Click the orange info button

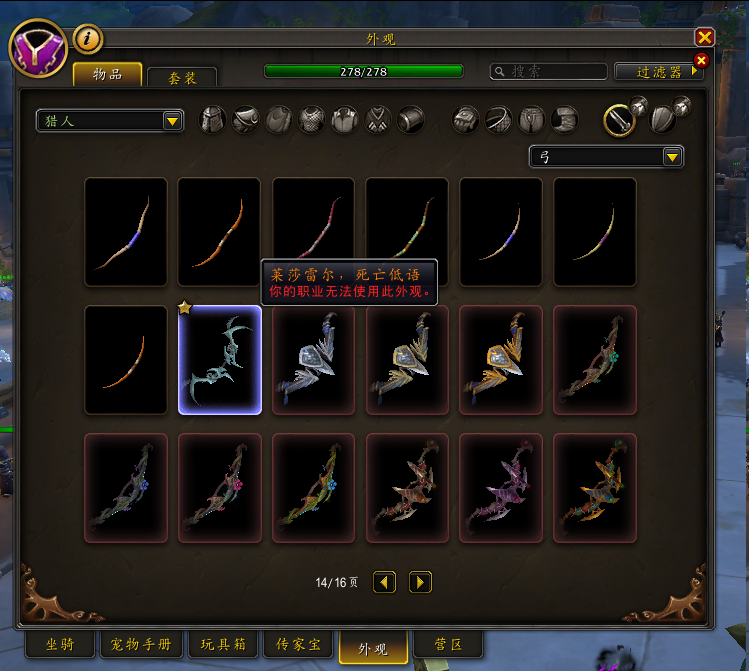pos(89,38)
